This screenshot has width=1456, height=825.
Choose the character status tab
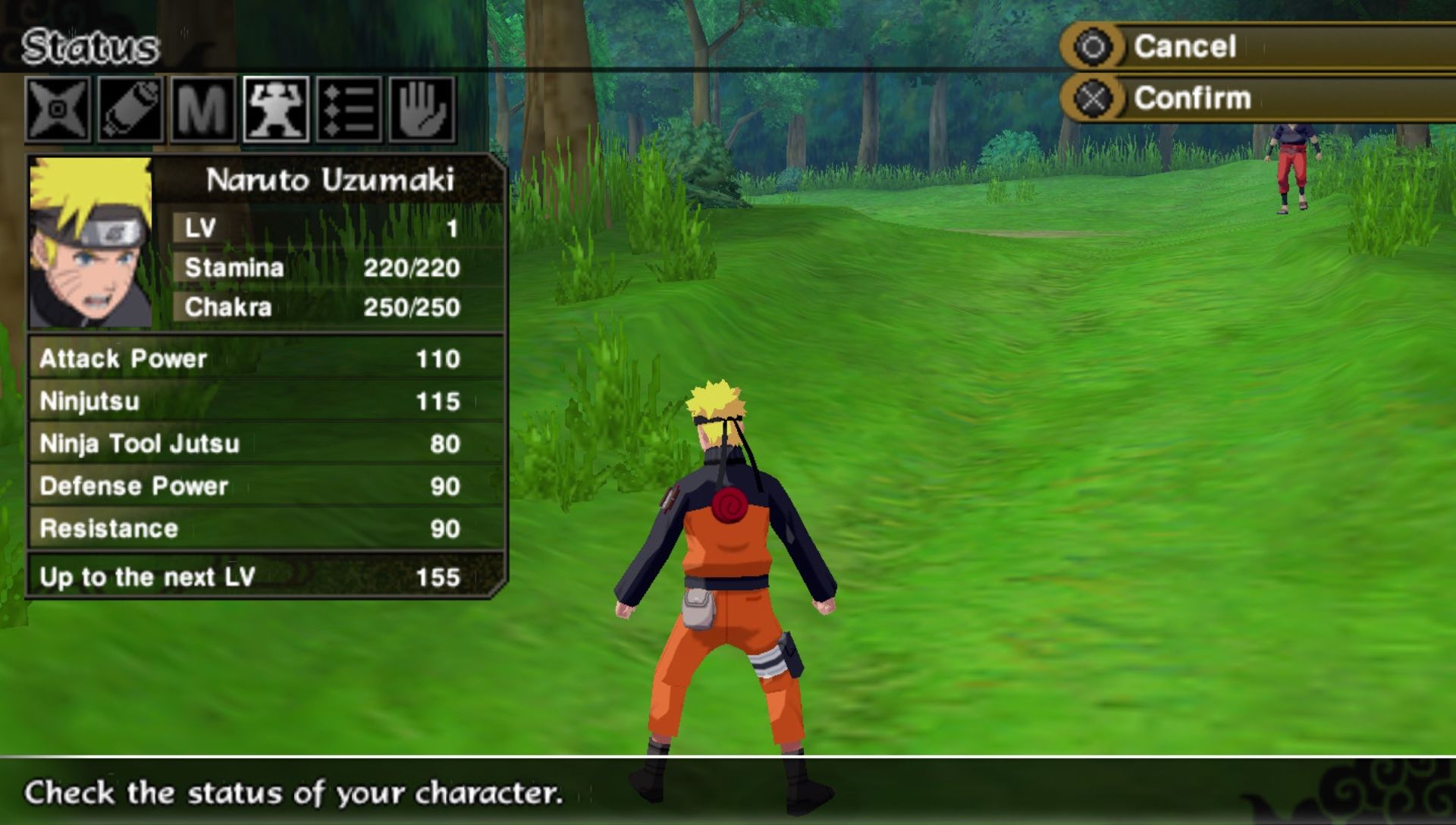[x=276, y=110]
